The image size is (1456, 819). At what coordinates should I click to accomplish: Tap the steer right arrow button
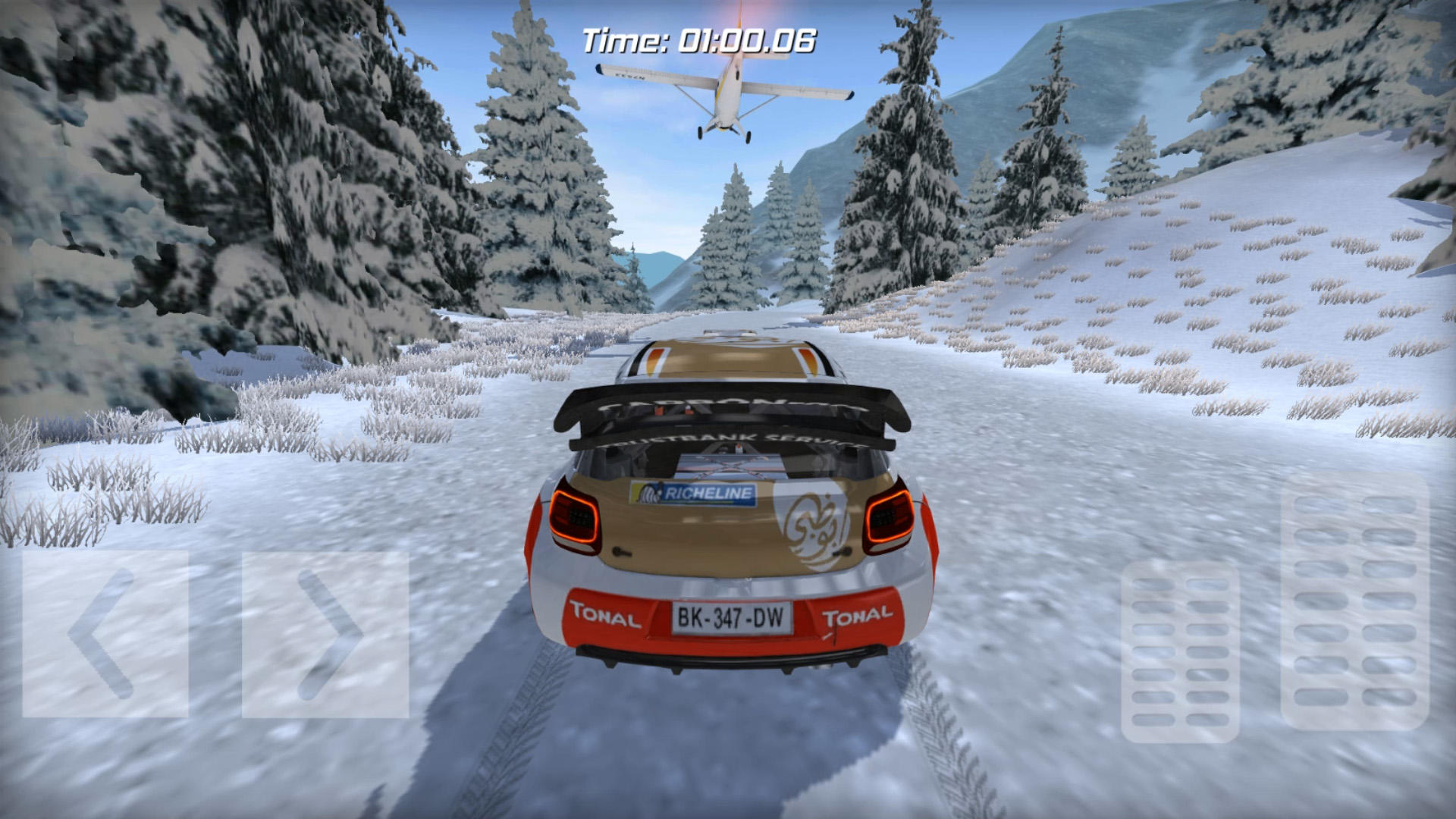[325, 634]
